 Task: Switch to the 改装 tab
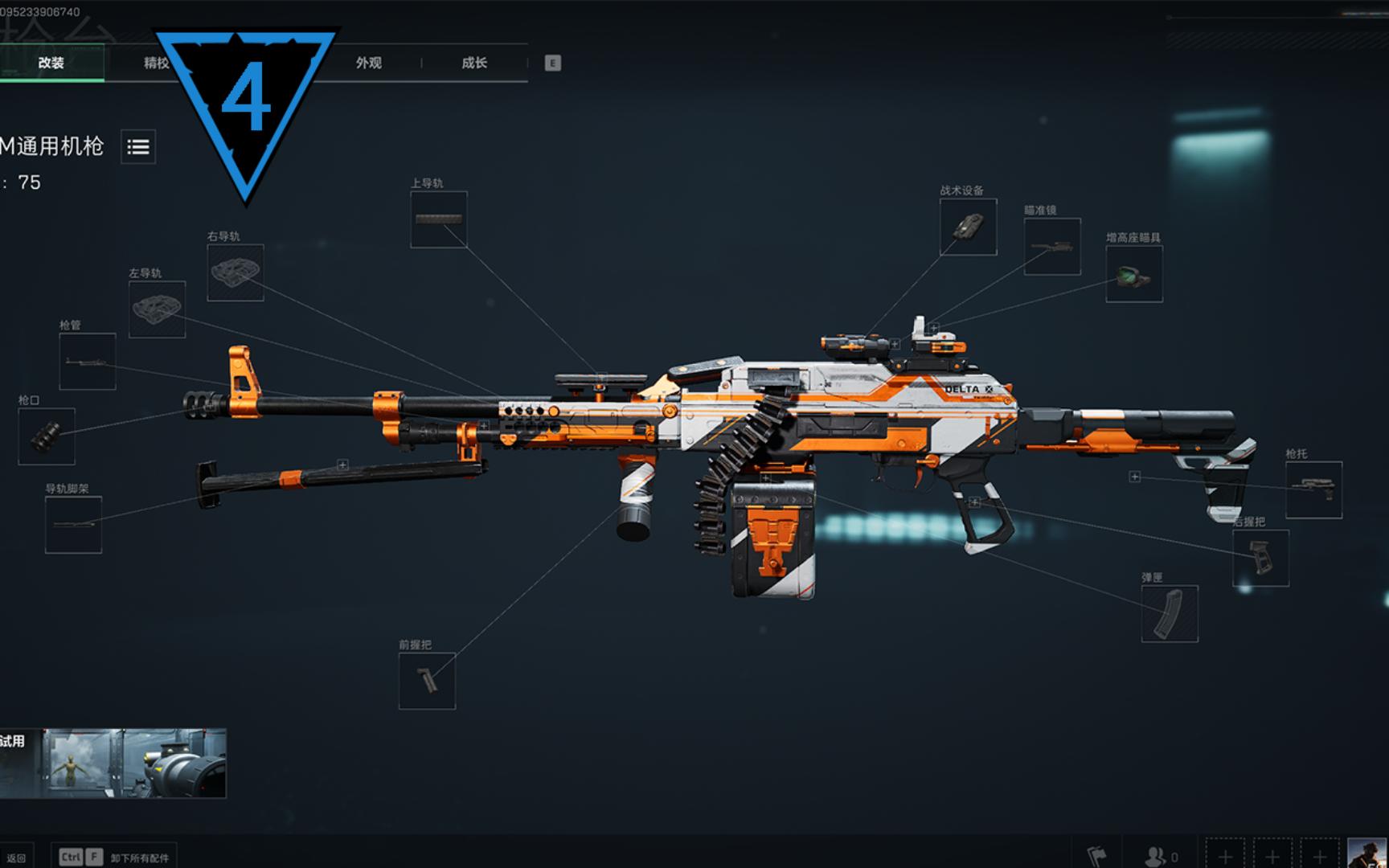tap(51, 63)
